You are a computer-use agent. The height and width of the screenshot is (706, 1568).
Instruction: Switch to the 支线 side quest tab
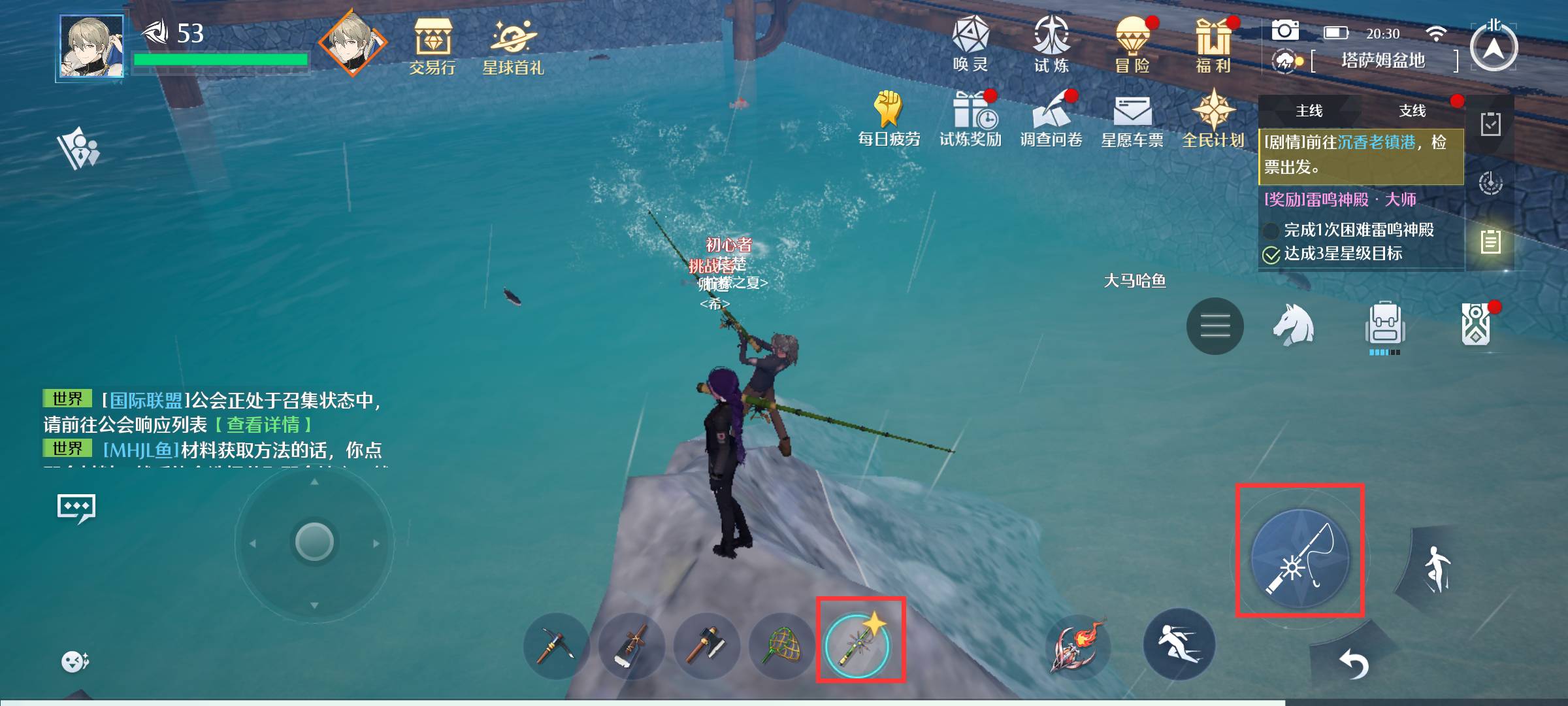pos(1412,111)
